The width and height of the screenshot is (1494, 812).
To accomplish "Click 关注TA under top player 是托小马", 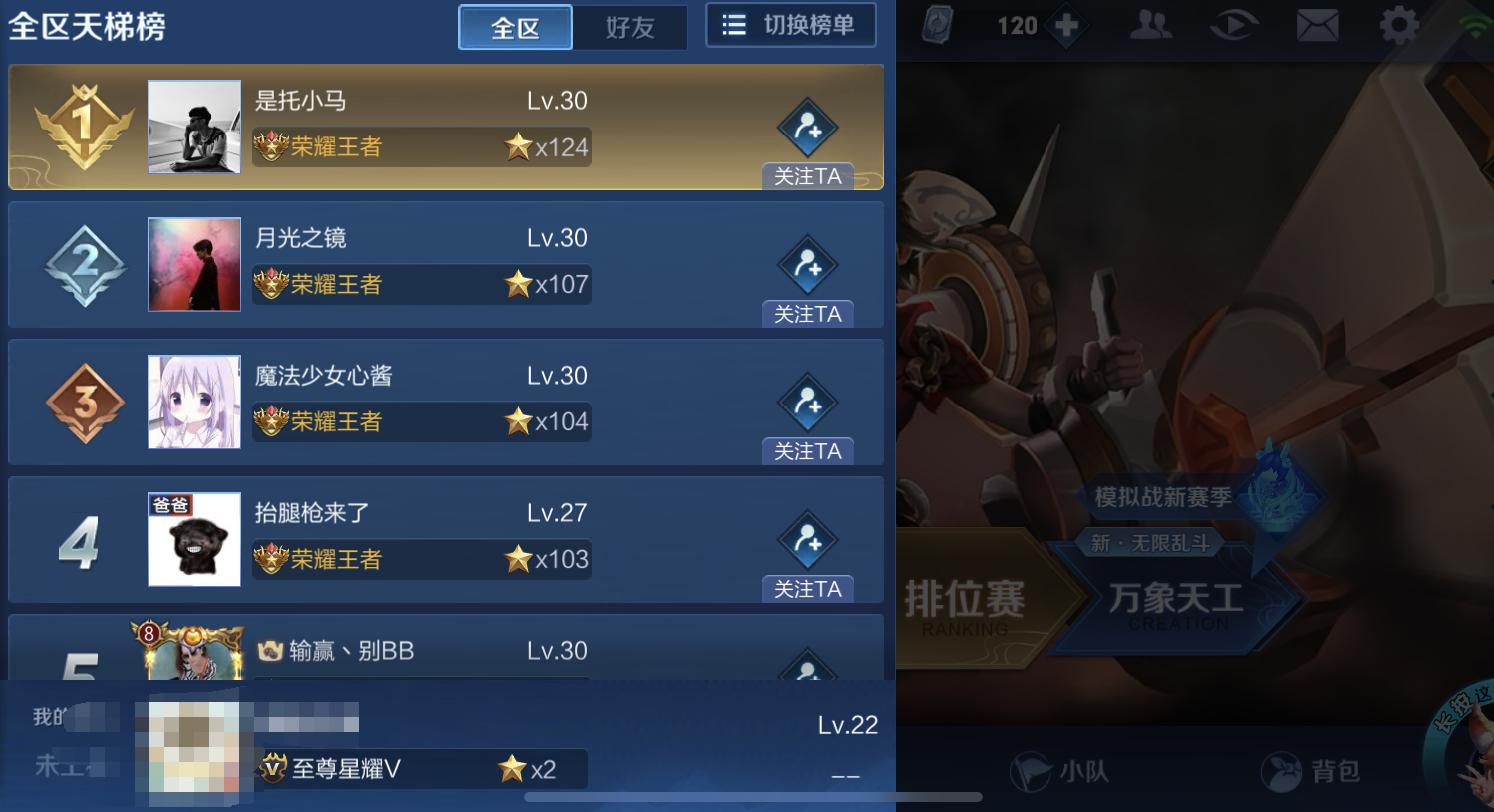I will [808, 176].
